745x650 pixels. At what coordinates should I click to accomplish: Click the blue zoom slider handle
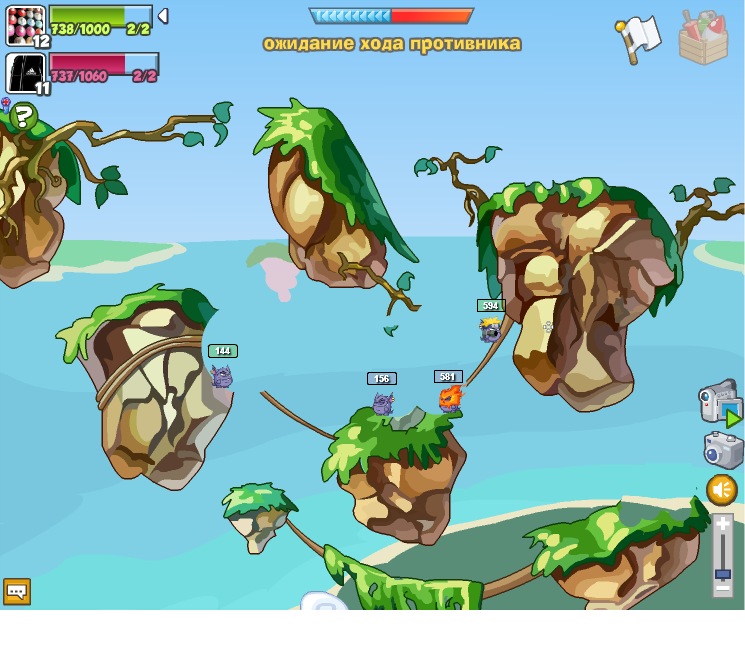pyautogui.click(x=722, y=574)
